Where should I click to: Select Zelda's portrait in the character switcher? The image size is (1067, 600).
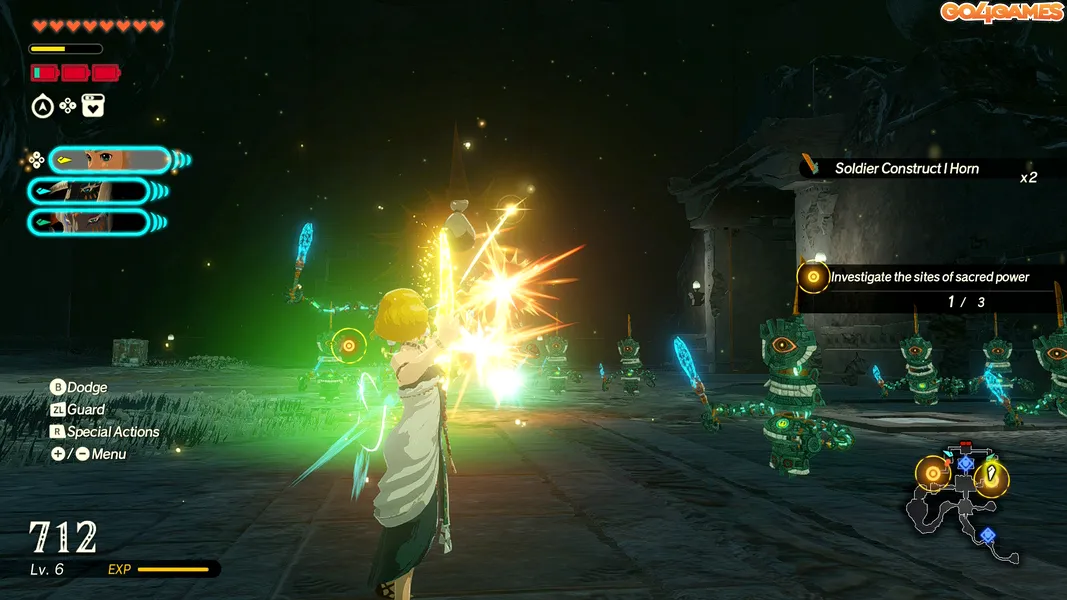coord(108,159)
